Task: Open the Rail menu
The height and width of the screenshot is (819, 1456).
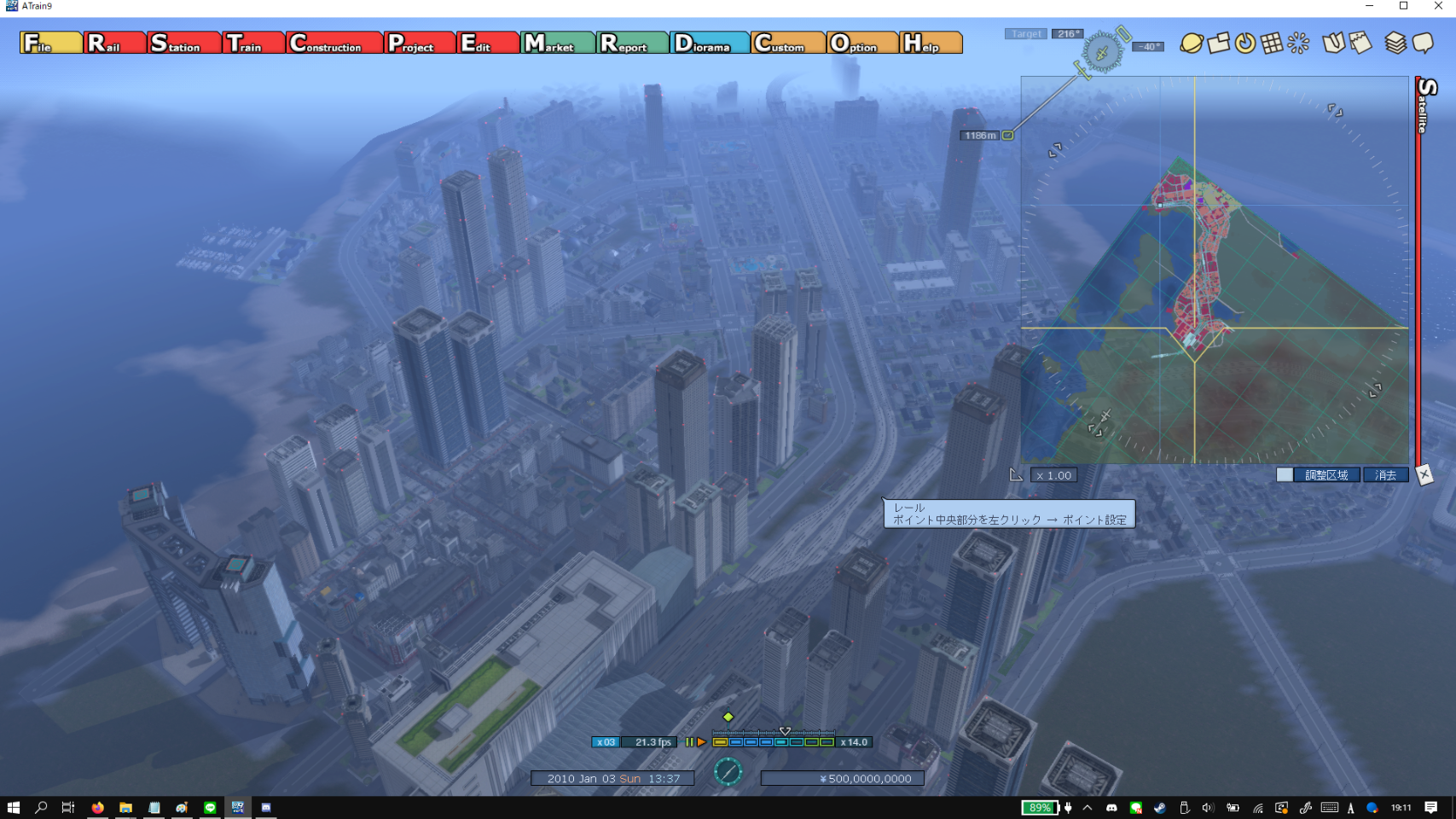Action: (x=114, y=43)
